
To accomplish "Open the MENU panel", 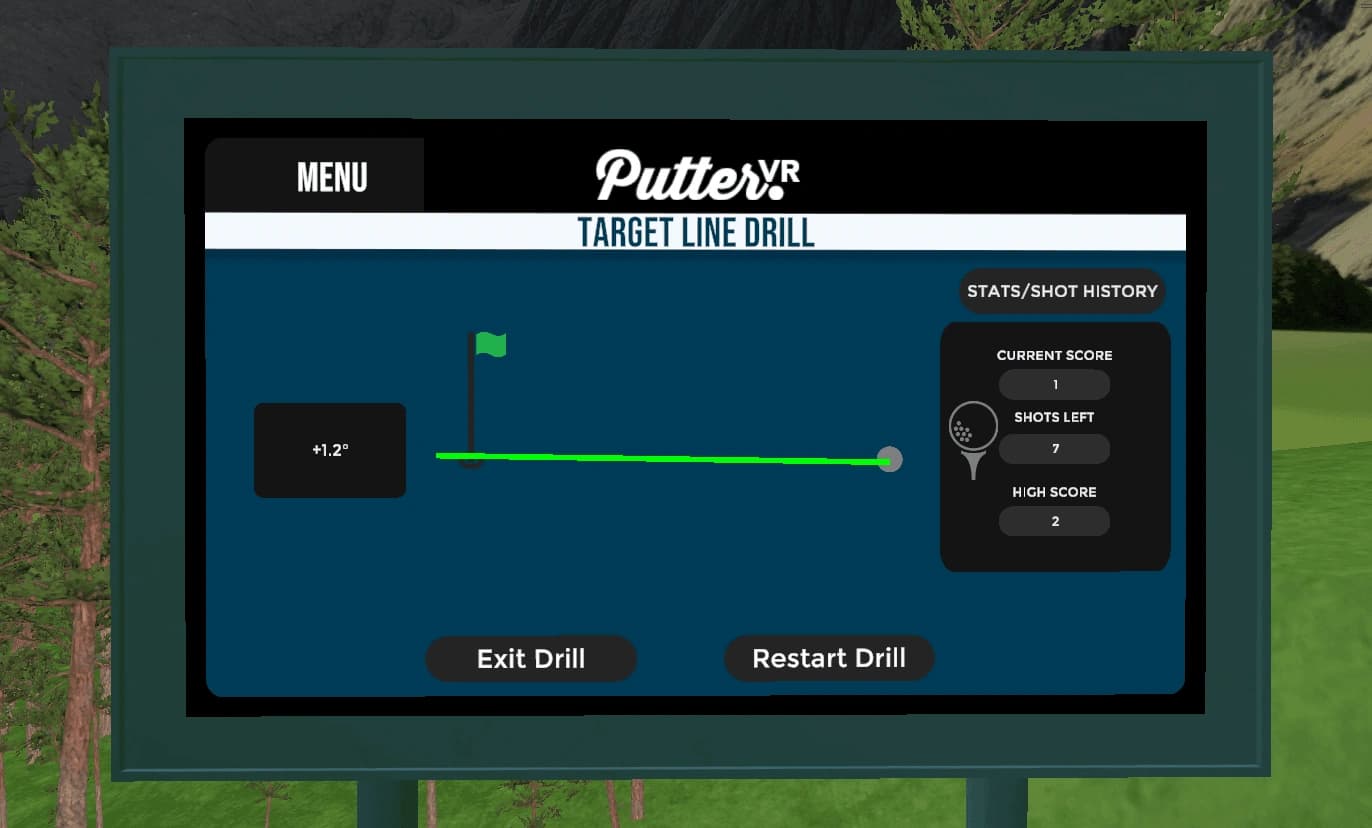I will click(x=331, y=177).
